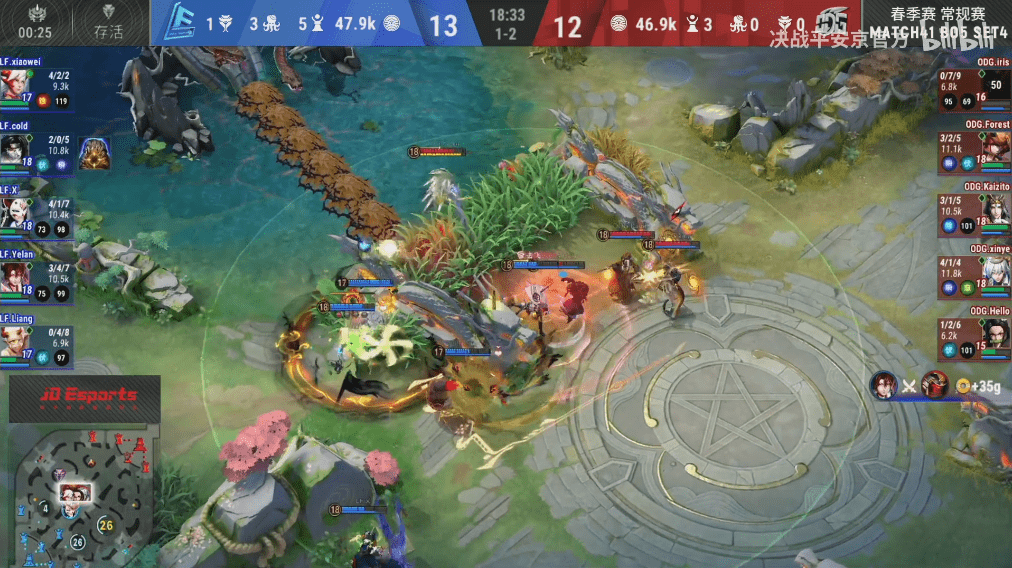Image resolution: width=1012 pixels, height=568 pixels.
Task: Select LF.Liang's player portrait
Action: (x=12, y=339)
